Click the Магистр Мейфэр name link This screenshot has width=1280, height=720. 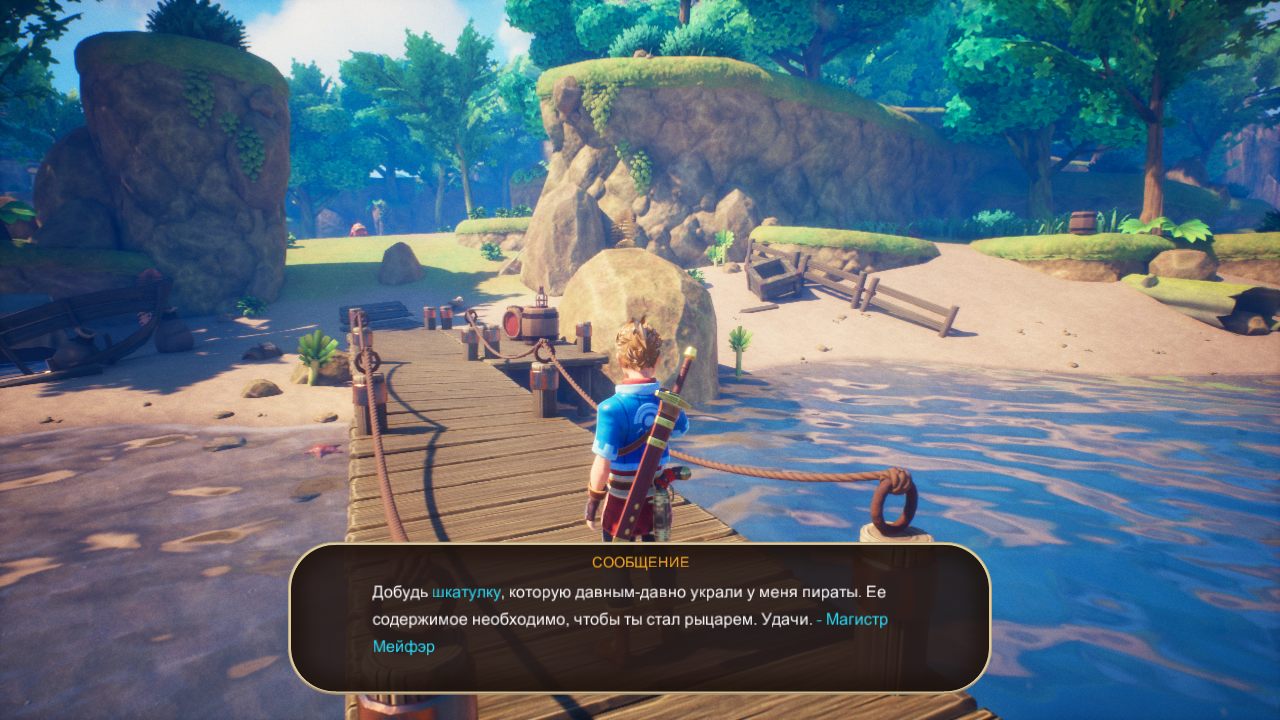[x=857, y=620]
